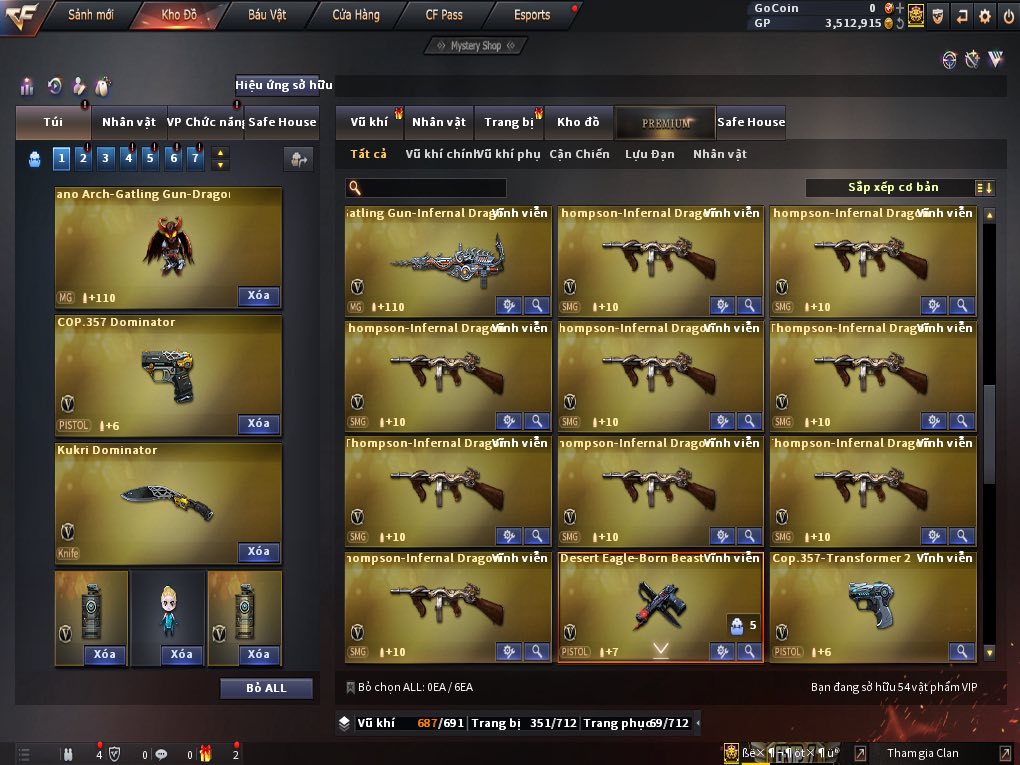Select bag page 3
1020x765 pixels.
click(x=106, y=158)
